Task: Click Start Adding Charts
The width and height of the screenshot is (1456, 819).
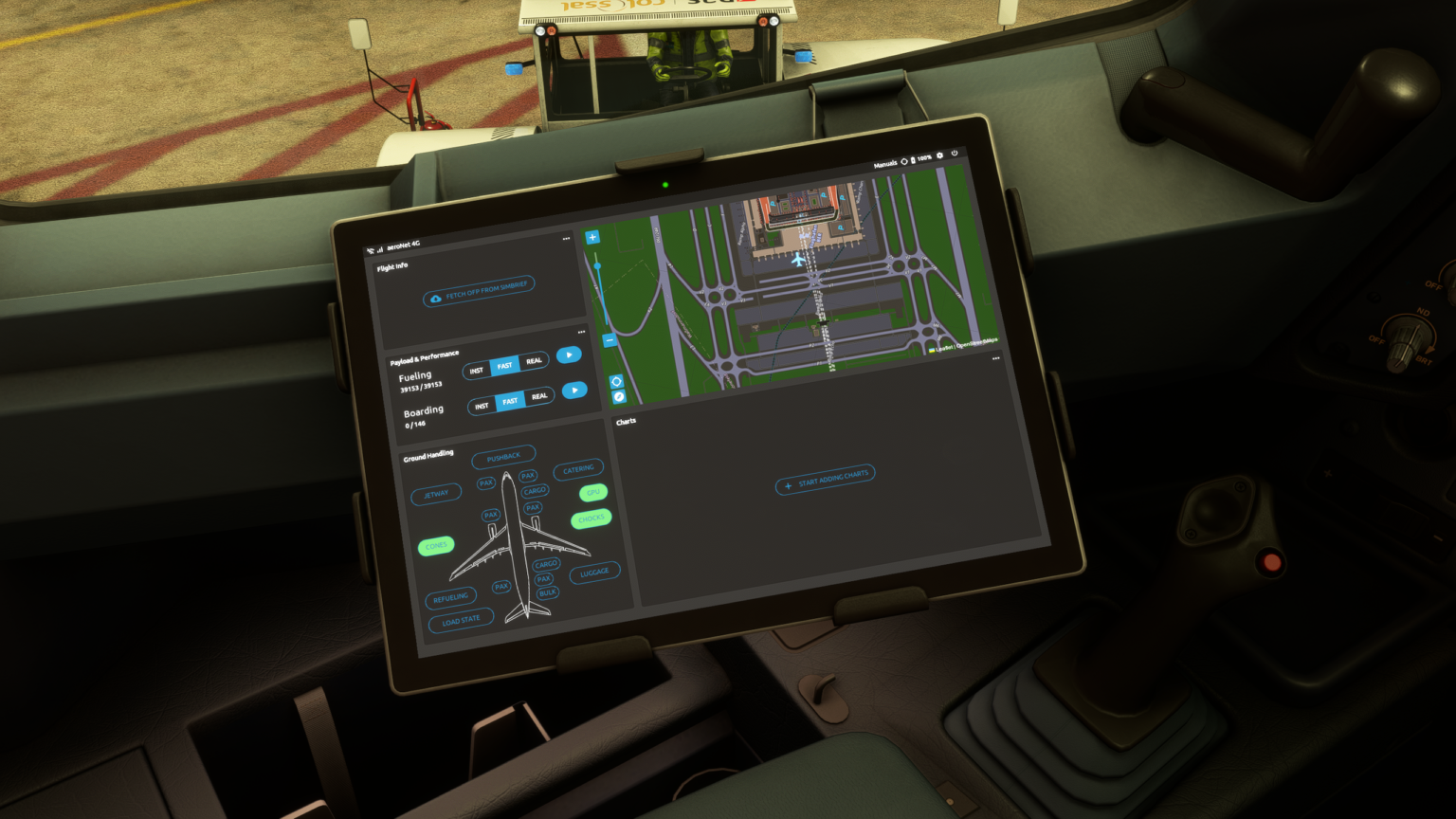Action: [x=824, y=482]
